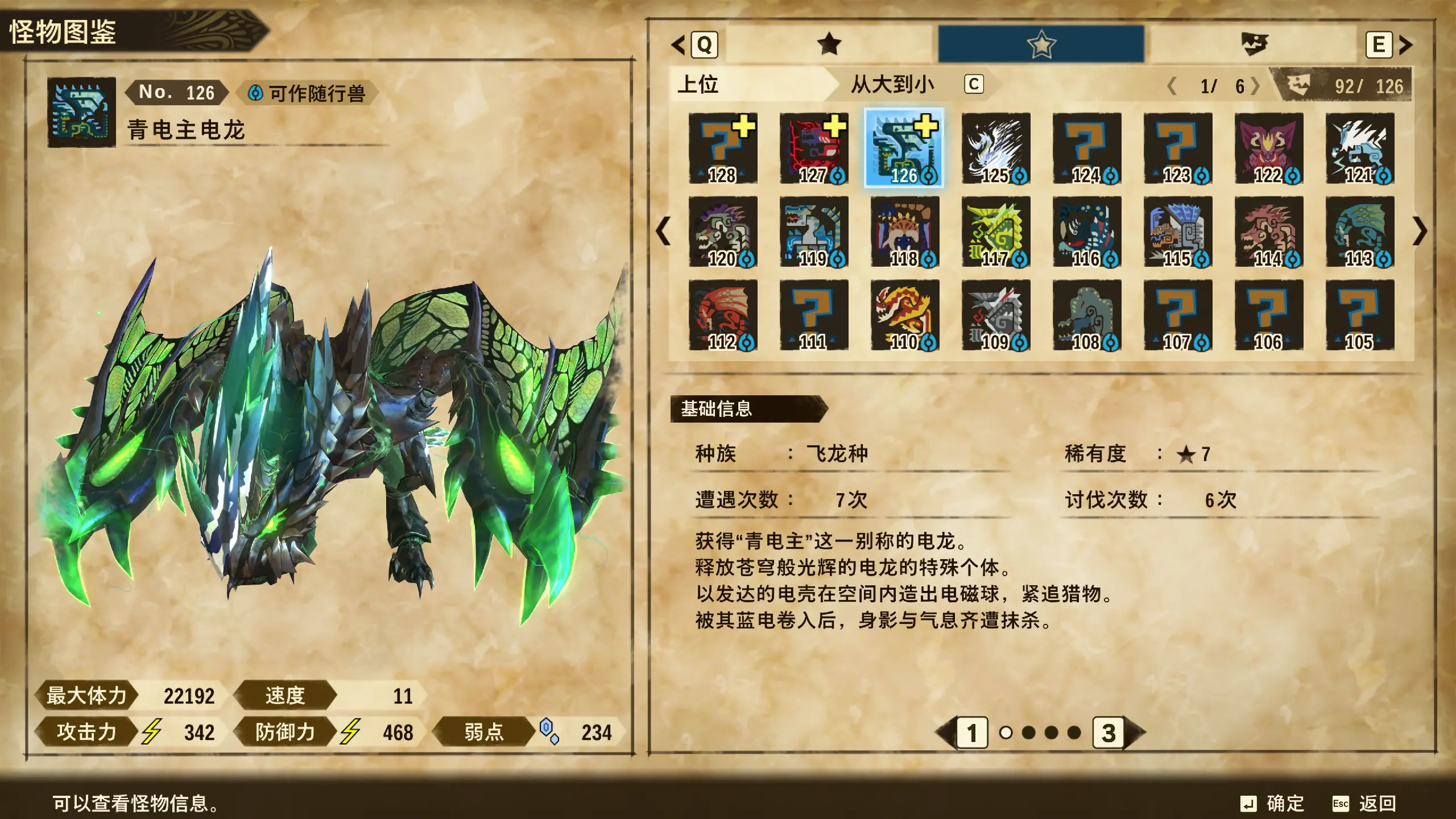Select the highlighted monster entry 126
This screenshot has height=819, width=1456.
click(x=904, y=148)
